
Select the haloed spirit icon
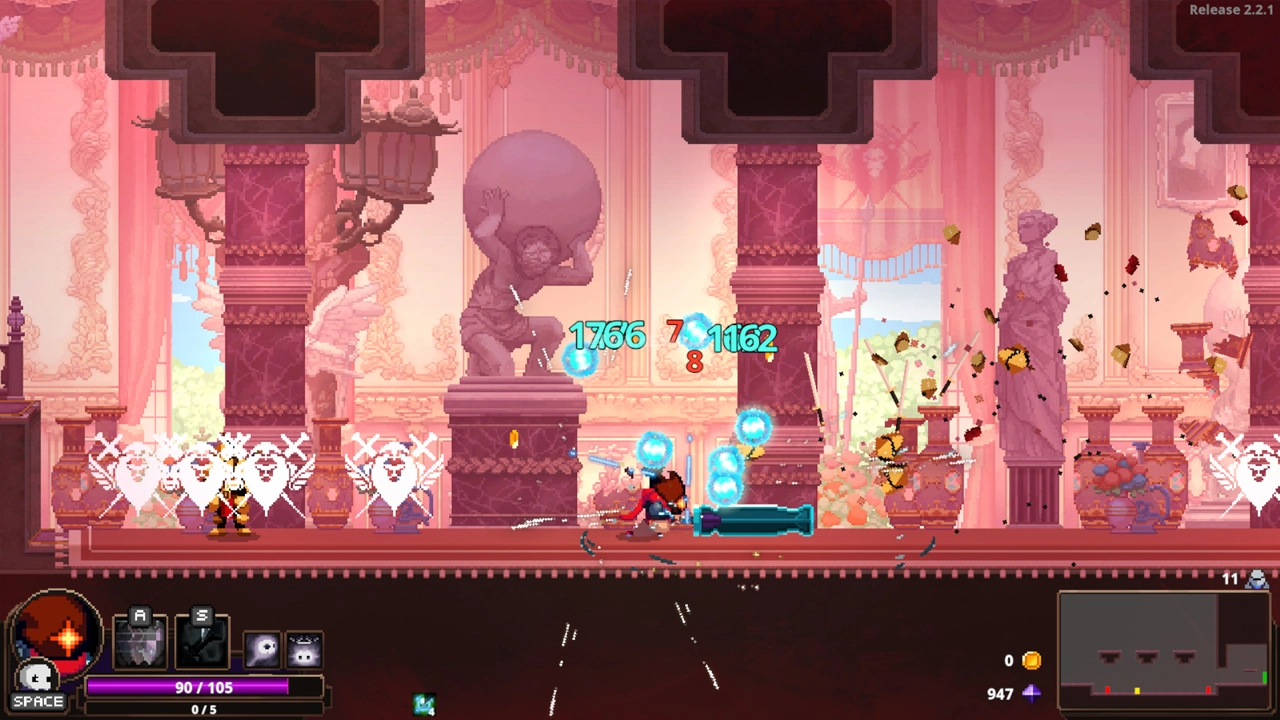click(x=304, y=651)
